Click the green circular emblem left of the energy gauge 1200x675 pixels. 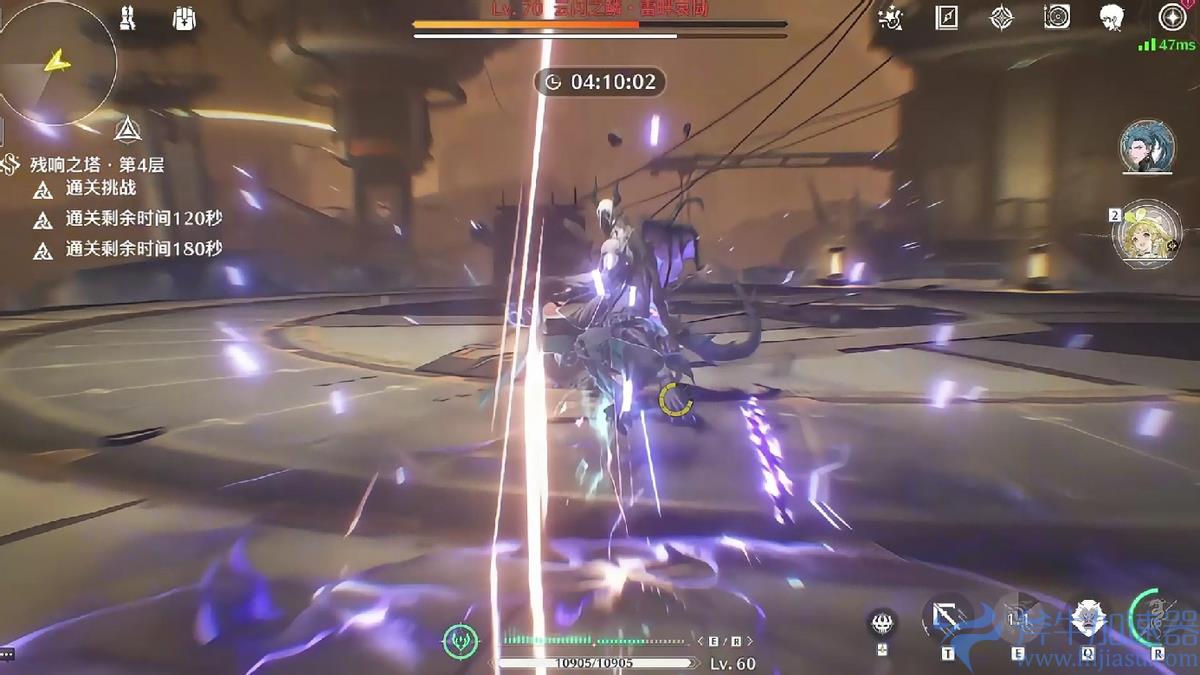[460, 640]
